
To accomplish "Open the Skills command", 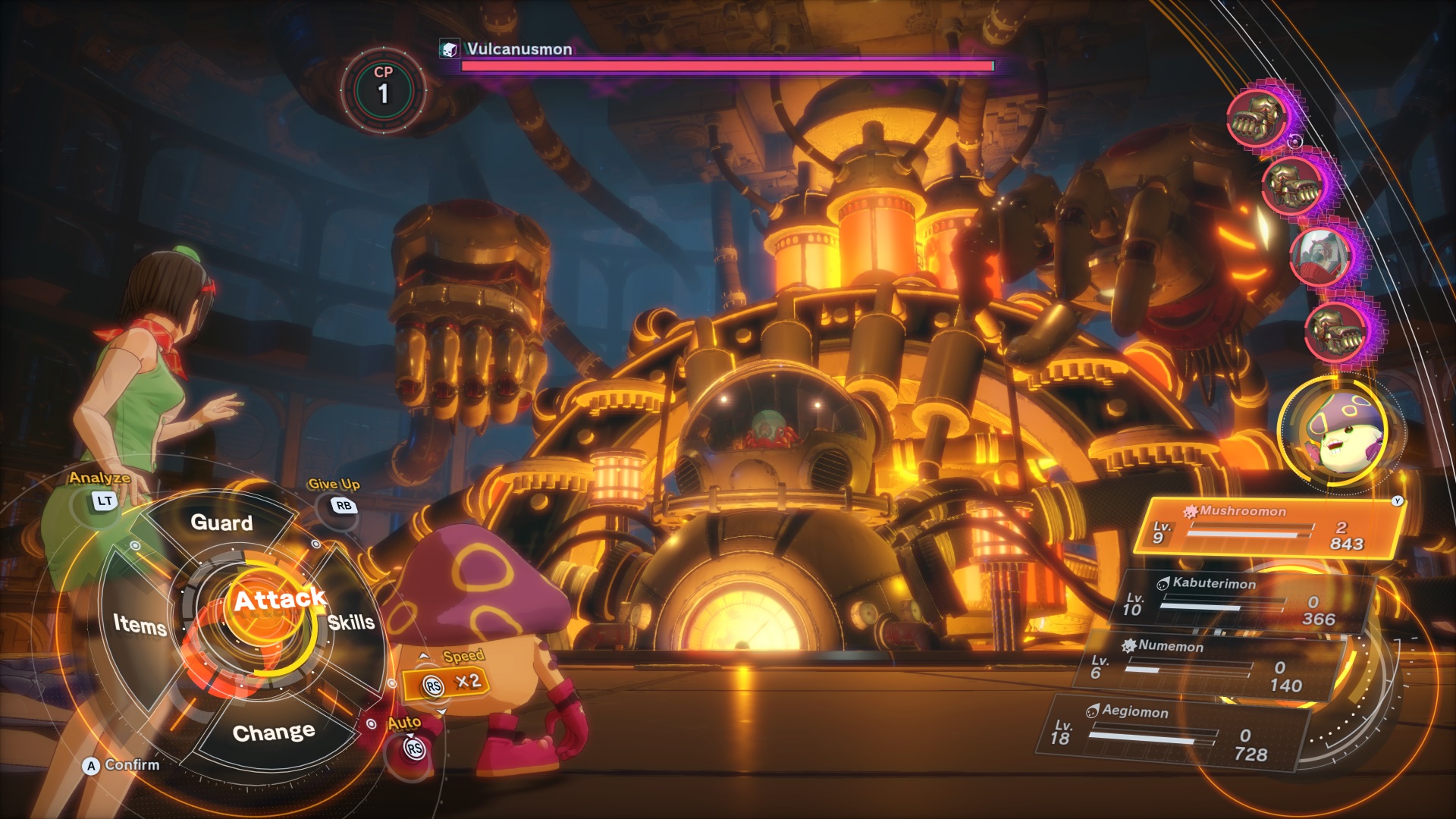I will pos(351,623).
